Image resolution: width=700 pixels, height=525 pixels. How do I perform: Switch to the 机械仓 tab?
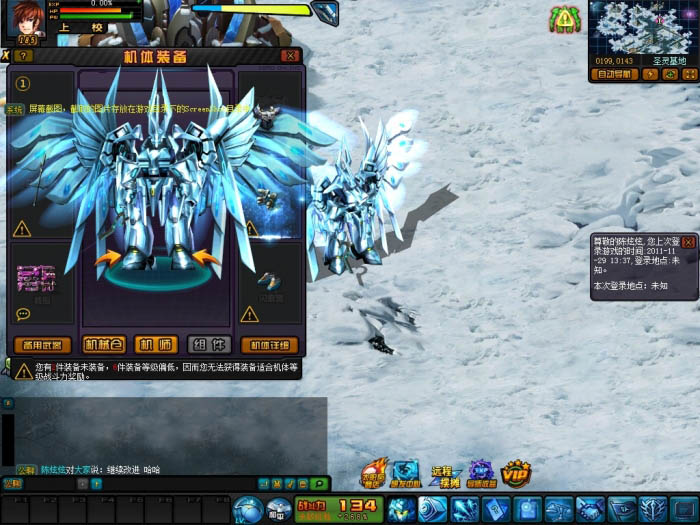(105, 345)
